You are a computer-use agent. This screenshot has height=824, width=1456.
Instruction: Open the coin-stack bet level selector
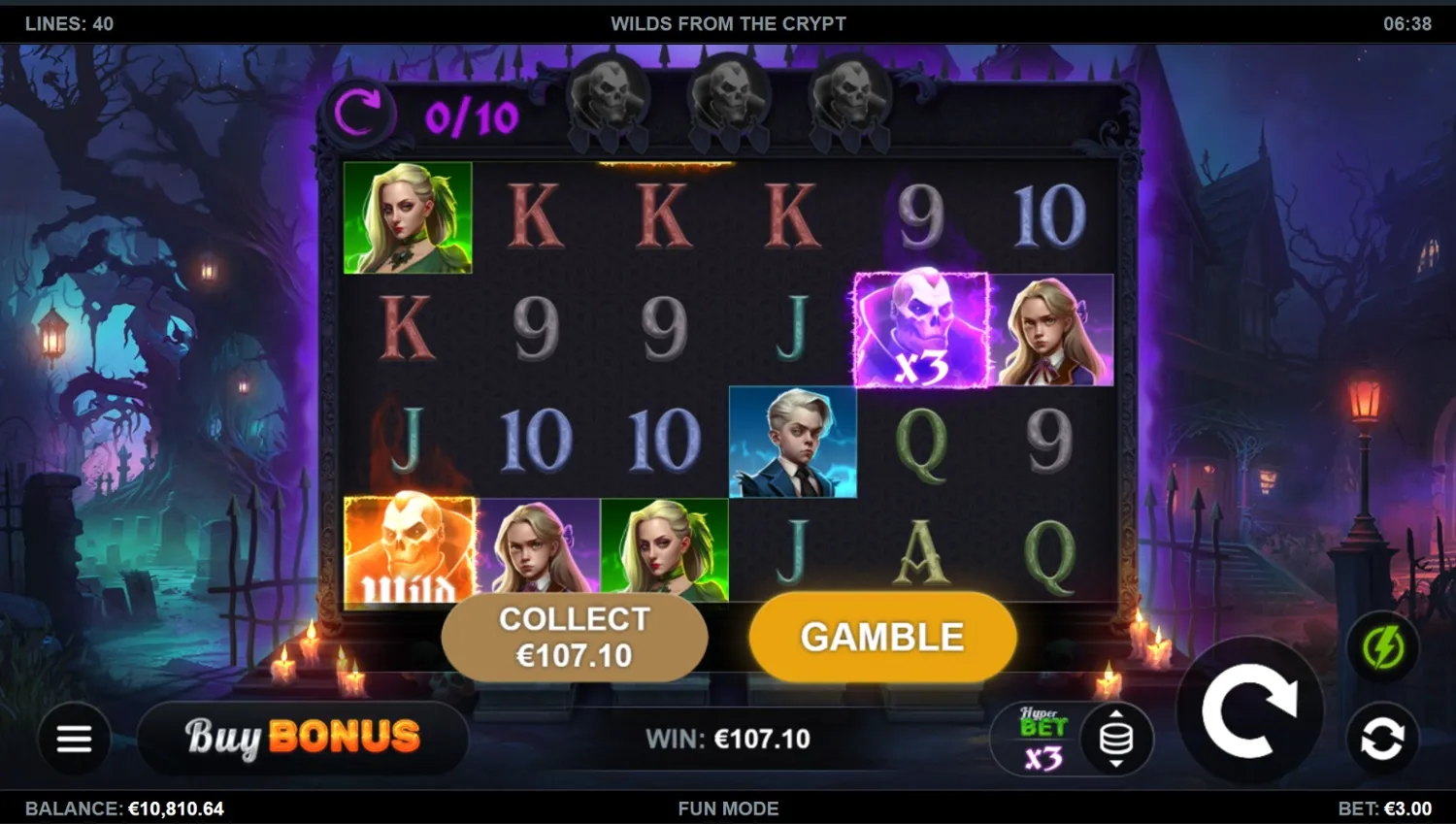[x=1116, y=740]
